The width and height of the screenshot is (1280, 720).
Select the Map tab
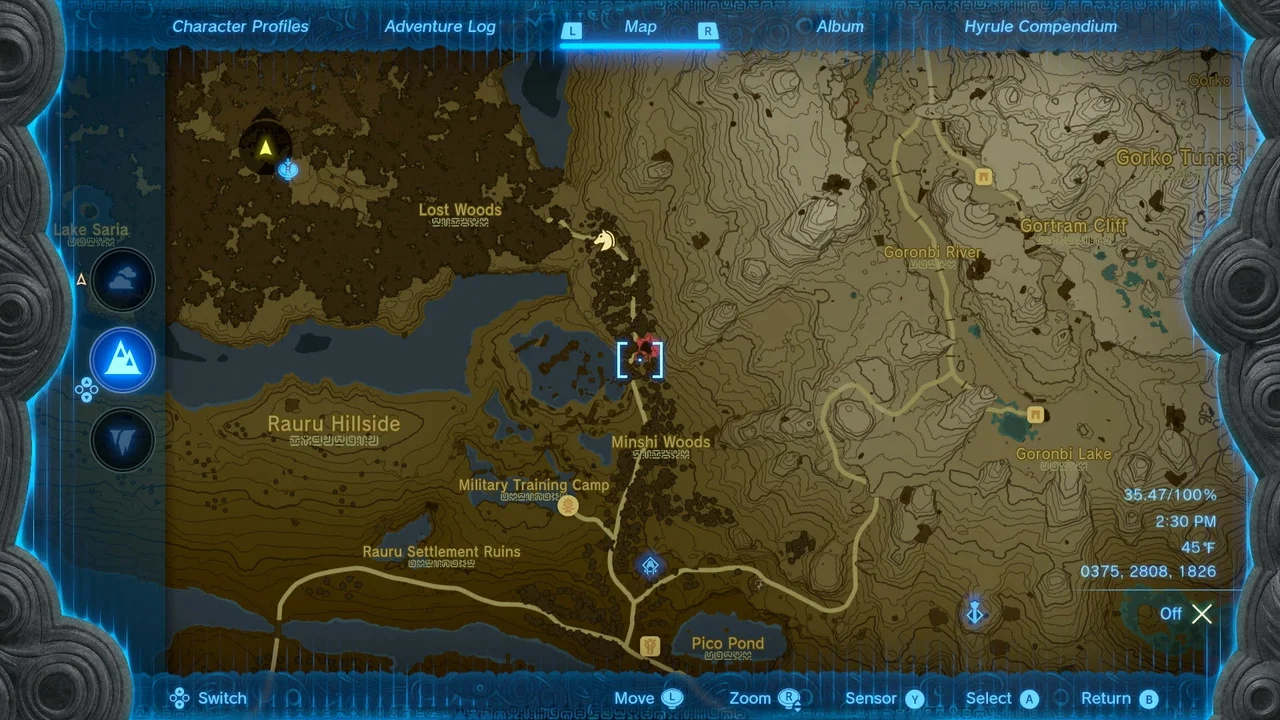point(640,27)
